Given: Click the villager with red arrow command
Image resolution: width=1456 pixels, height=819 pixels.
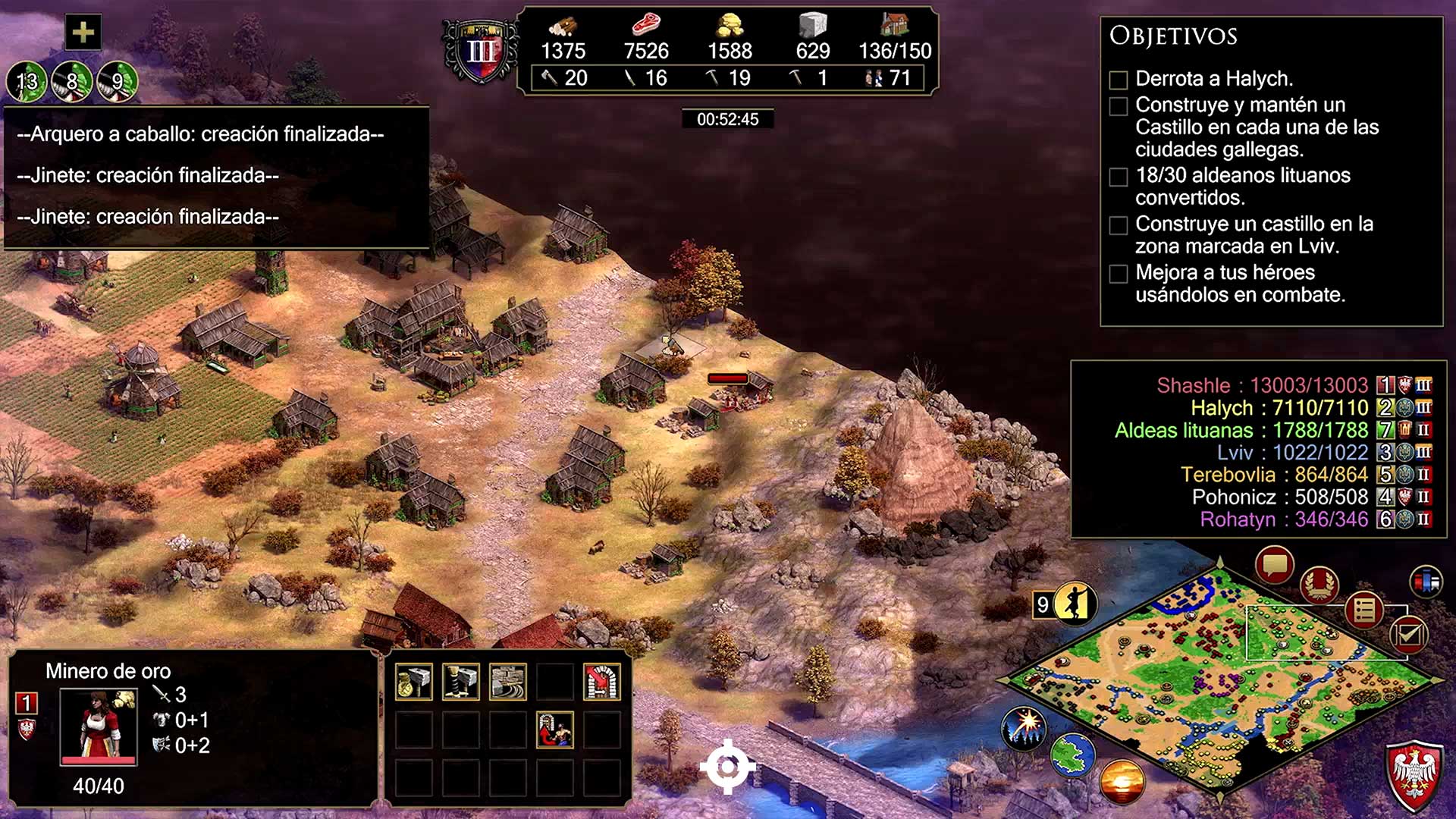Looking at the screenshot, I should click(555, 729).
